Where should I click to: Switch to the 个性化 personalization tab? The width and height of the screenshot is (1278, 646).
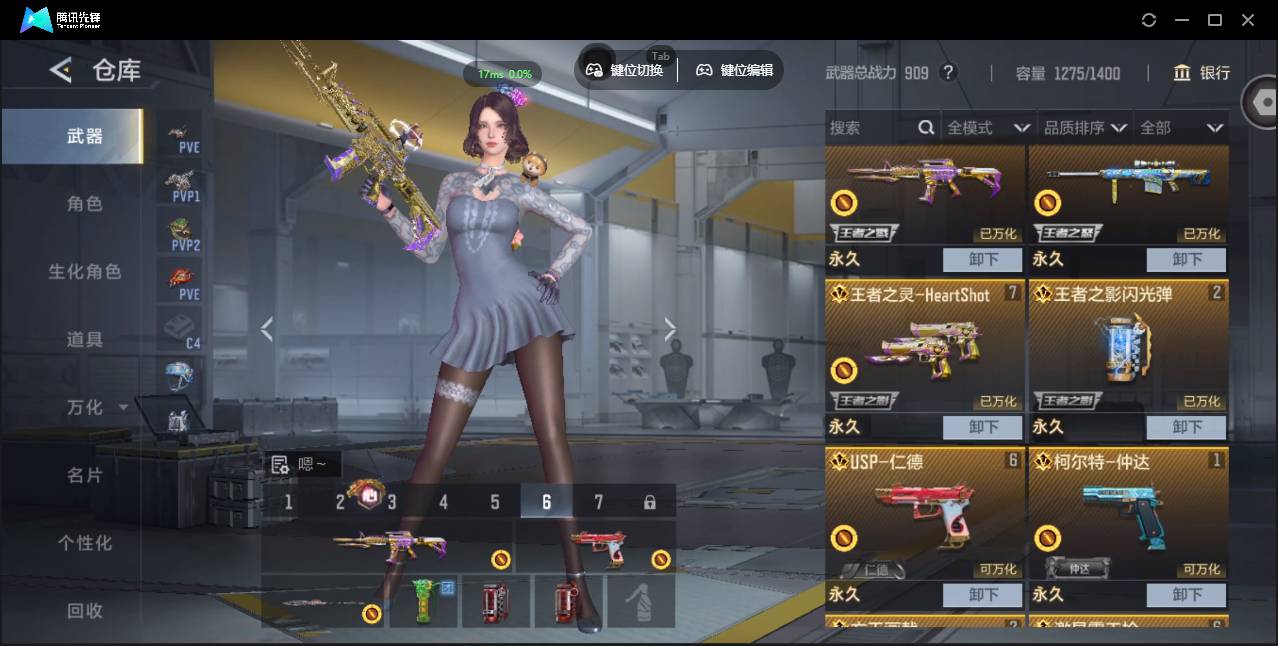(x=85, y=543)
